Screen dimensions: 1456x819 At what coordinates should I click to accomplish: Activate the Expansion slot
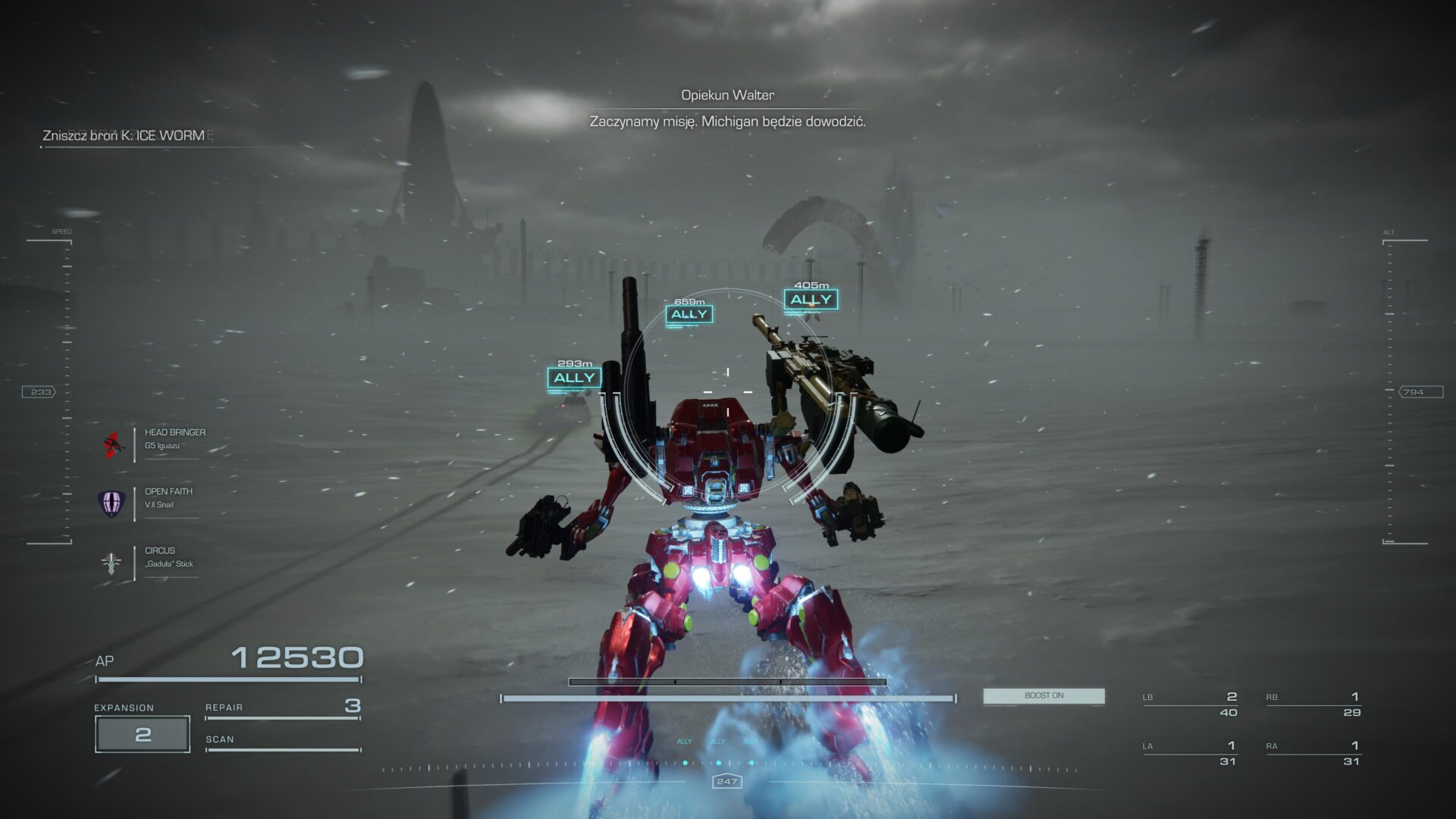click(143, 733)
